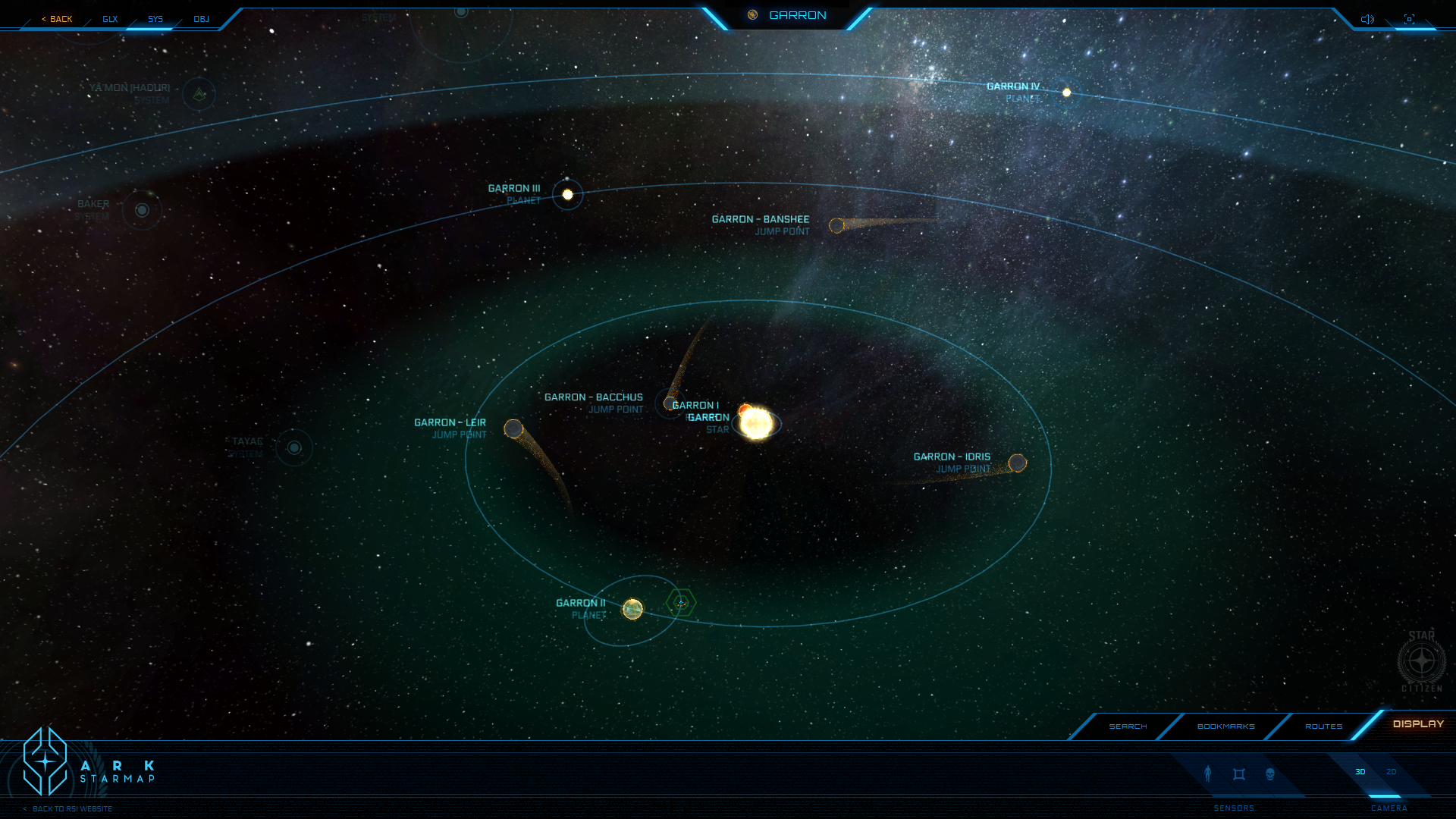Toggle the human figure sensor
The height and width of the screenshot is (819, 1456).
point(1208,773)
